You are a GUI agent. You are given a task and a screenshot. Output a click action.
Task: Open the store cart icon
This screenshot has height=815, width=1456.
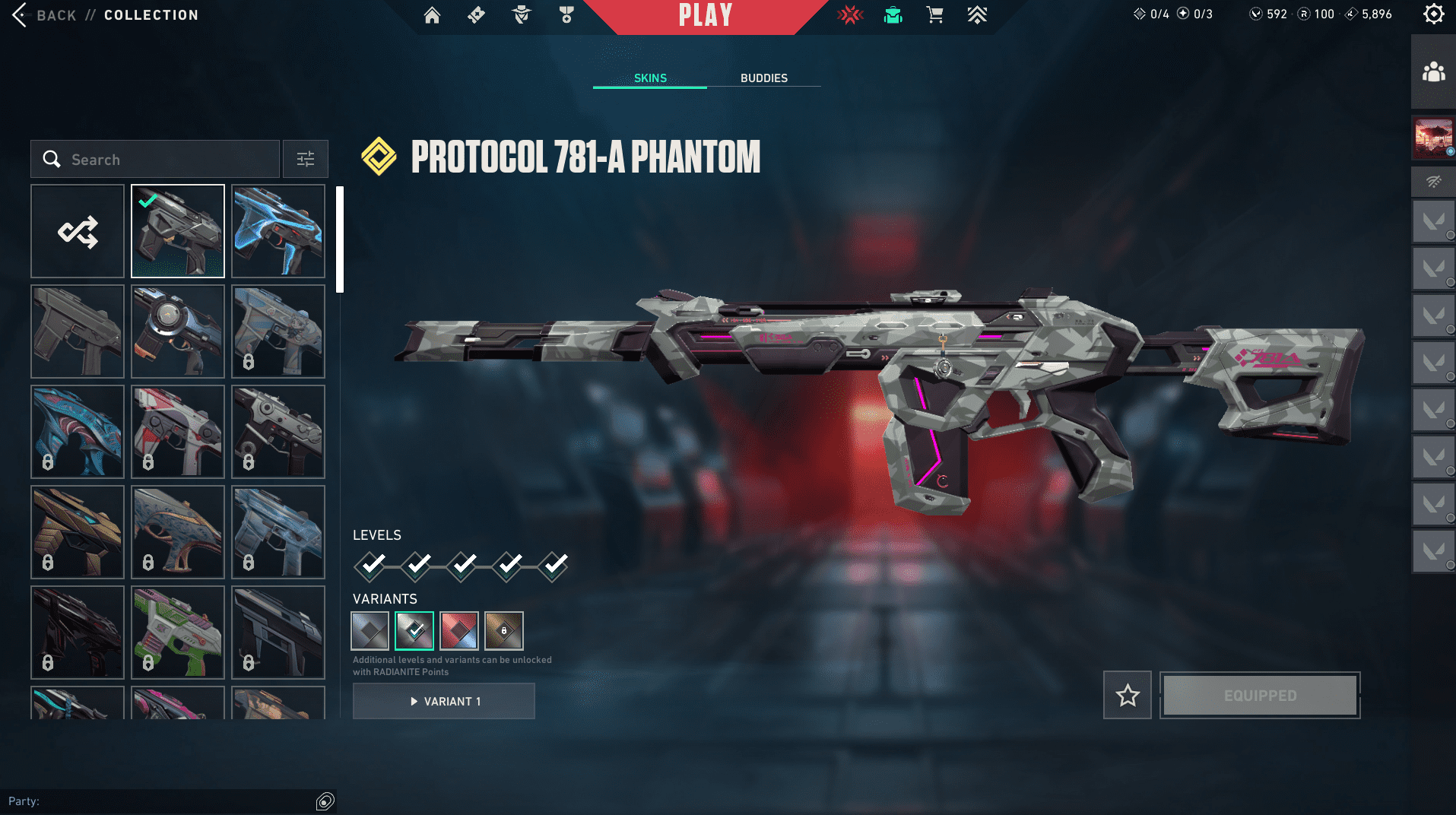(934, 15)
